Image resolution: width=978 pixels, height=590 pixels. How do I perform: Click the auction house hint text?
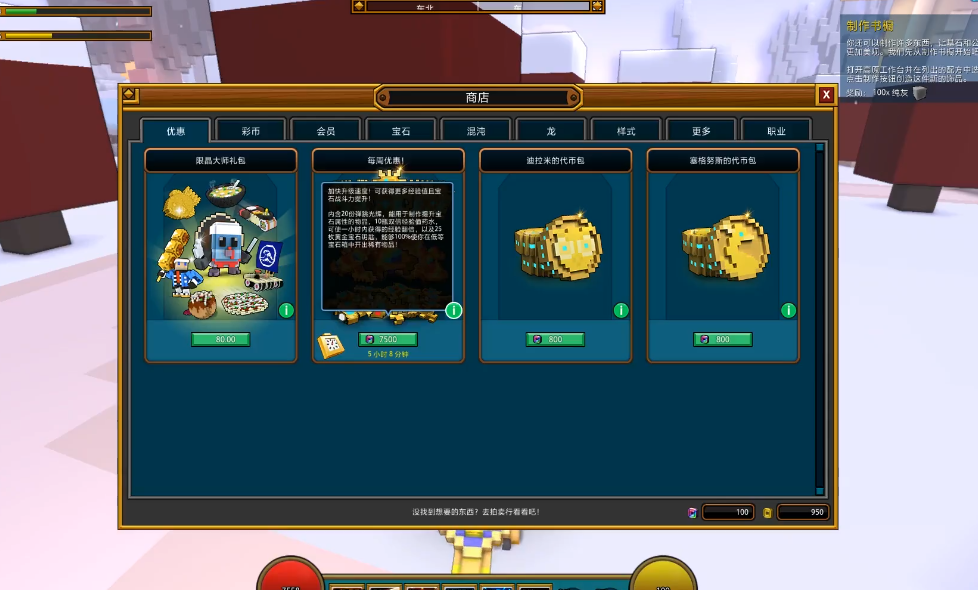pos(476,512)
